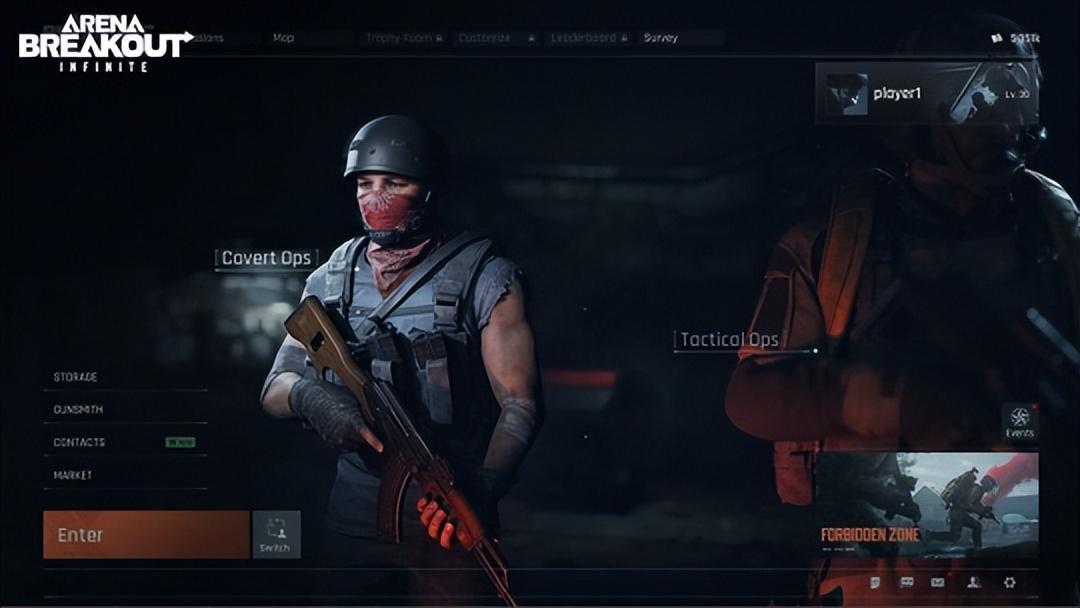Go to the Gunsmith menu
Viewport: 1080px width, 608px height.
coord(79,410)
